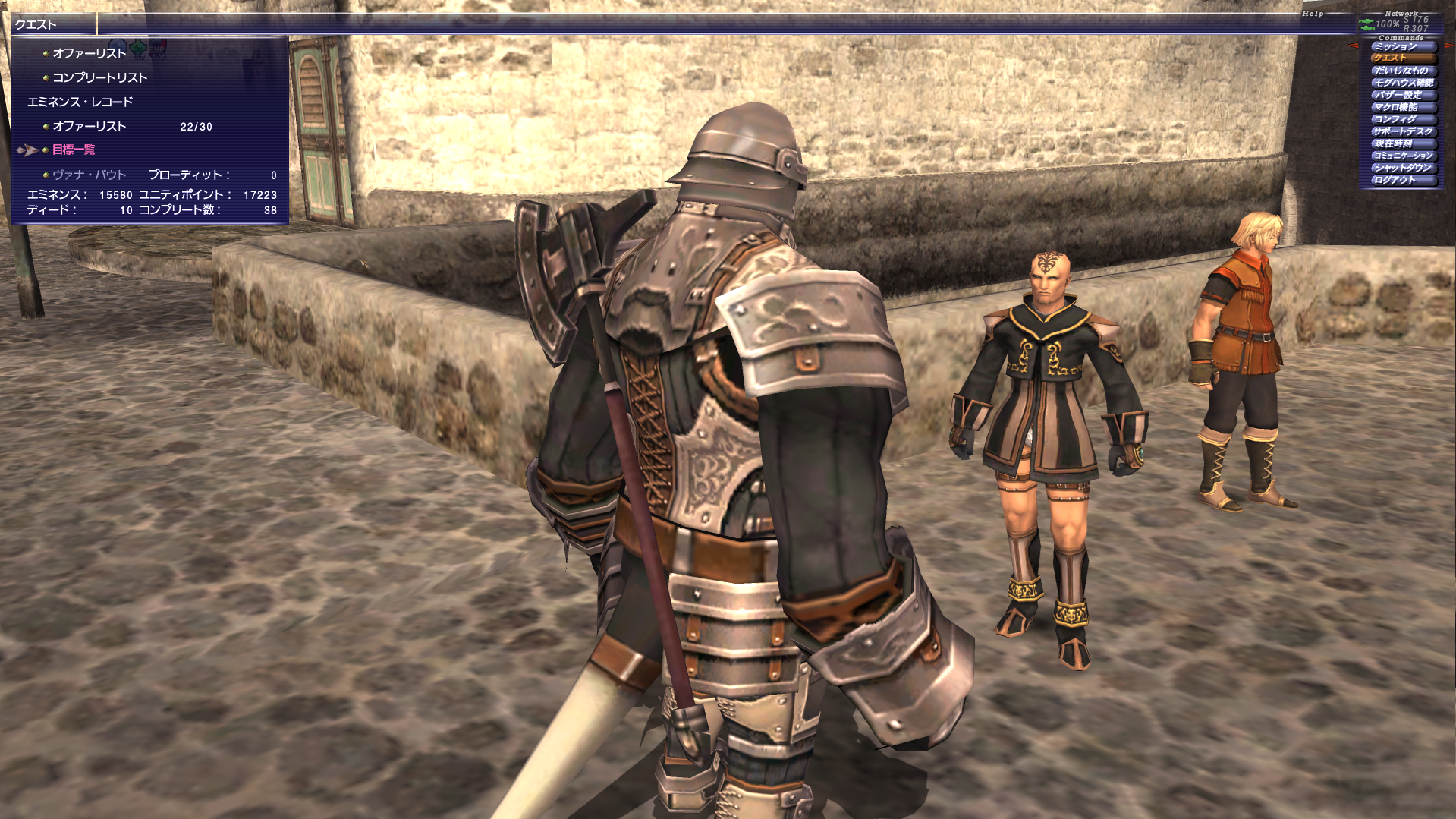The height and width of the screenshot is (819, 1456).
Task: Choose シャットダウン to shut down
Action: click(x=1402, y=168)
